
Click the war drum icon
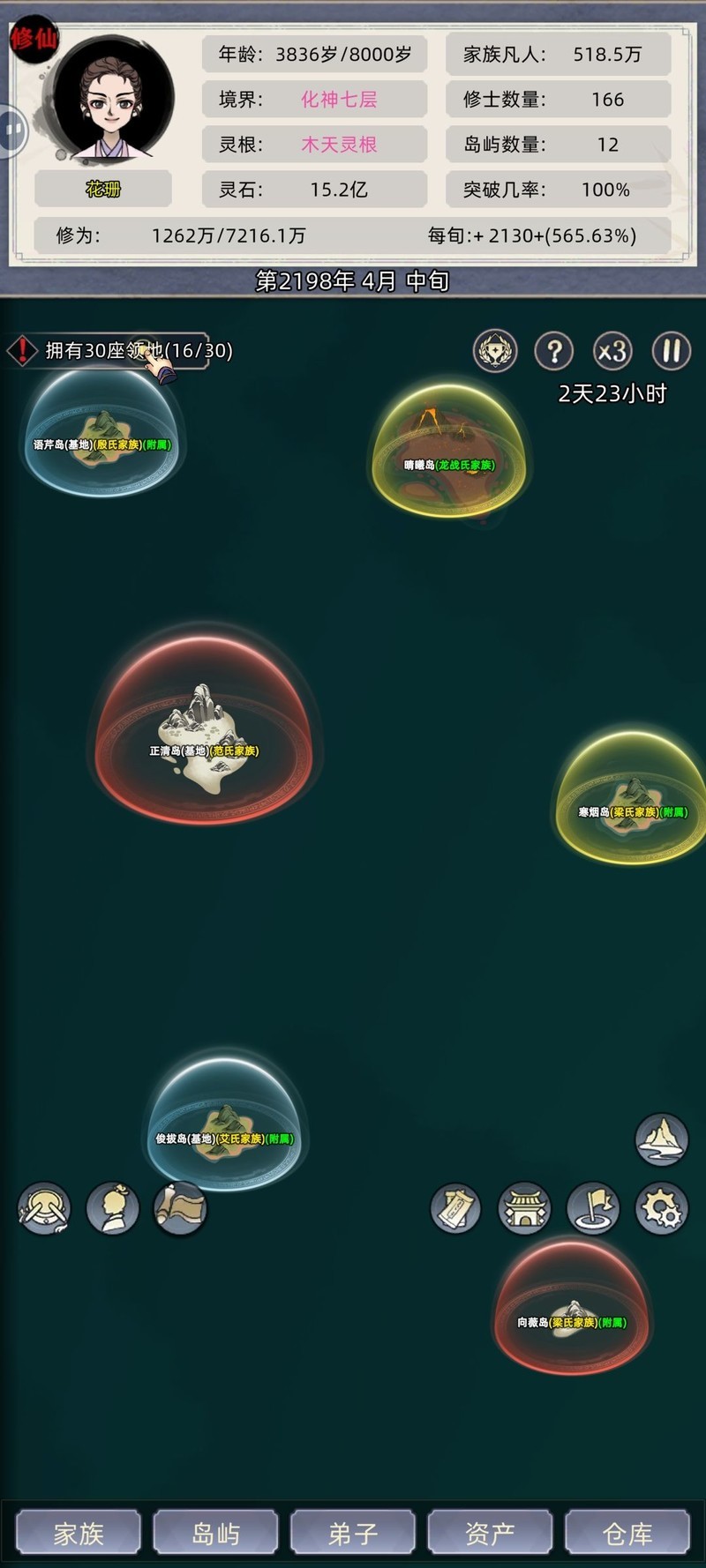(44, 1208)
